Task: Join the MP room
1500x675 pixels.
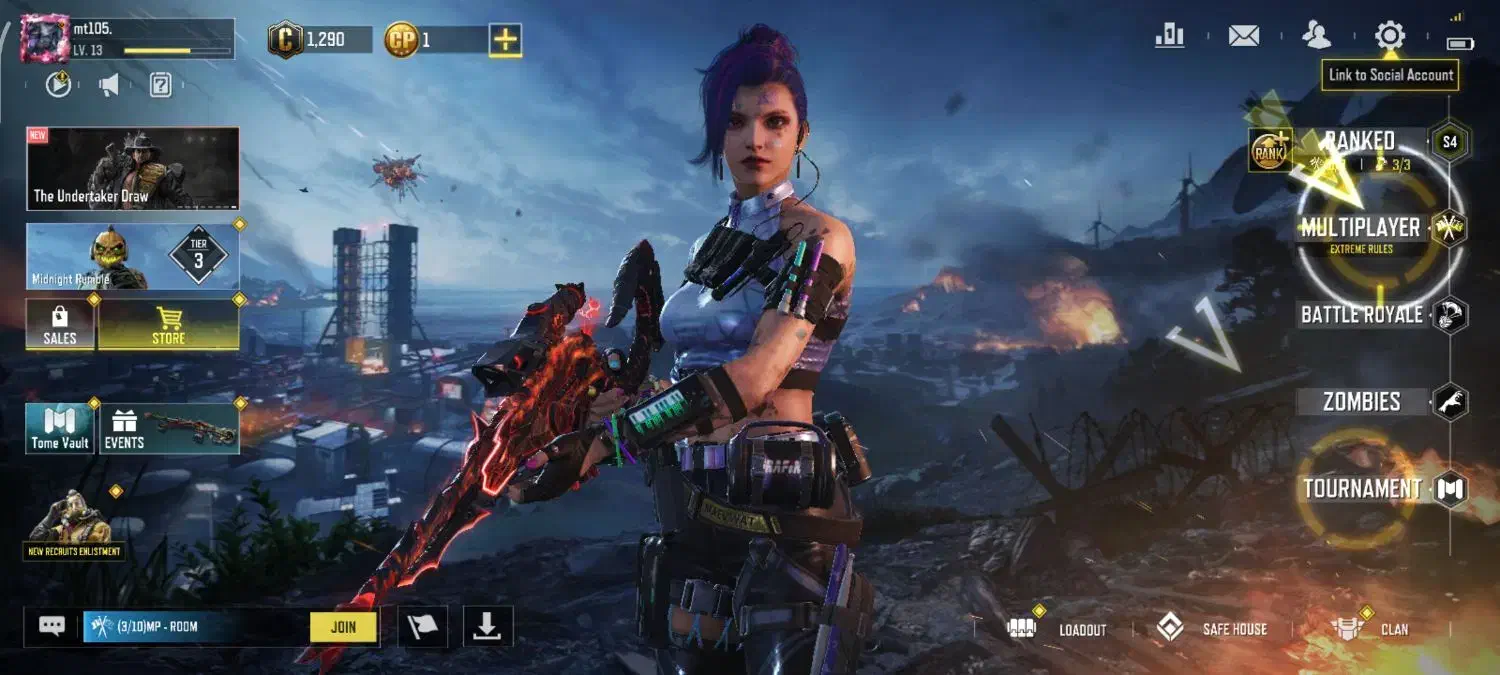Action: tap(343, 627)
